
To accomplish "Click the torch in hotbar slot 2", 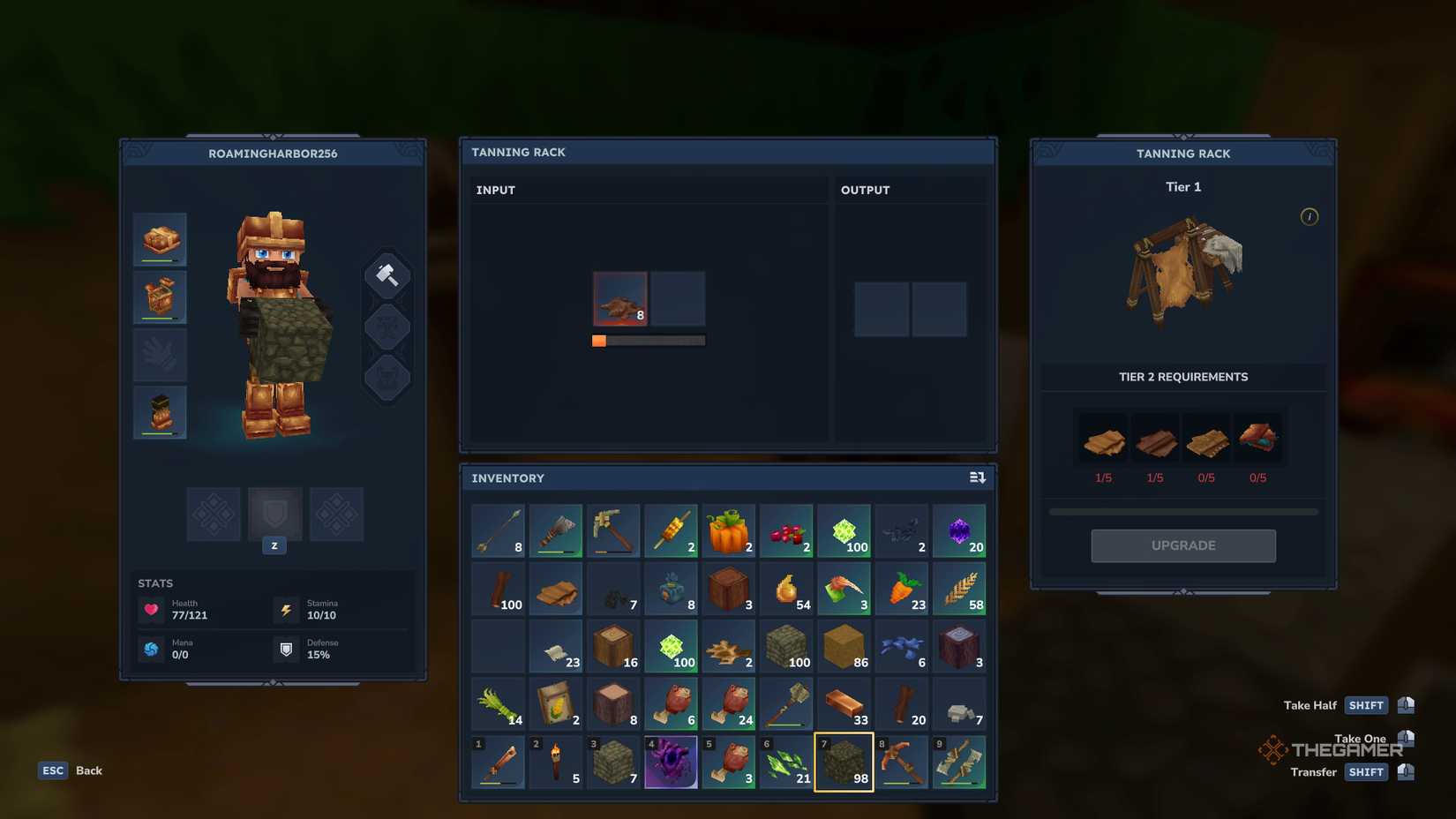I will click(556, 761).
